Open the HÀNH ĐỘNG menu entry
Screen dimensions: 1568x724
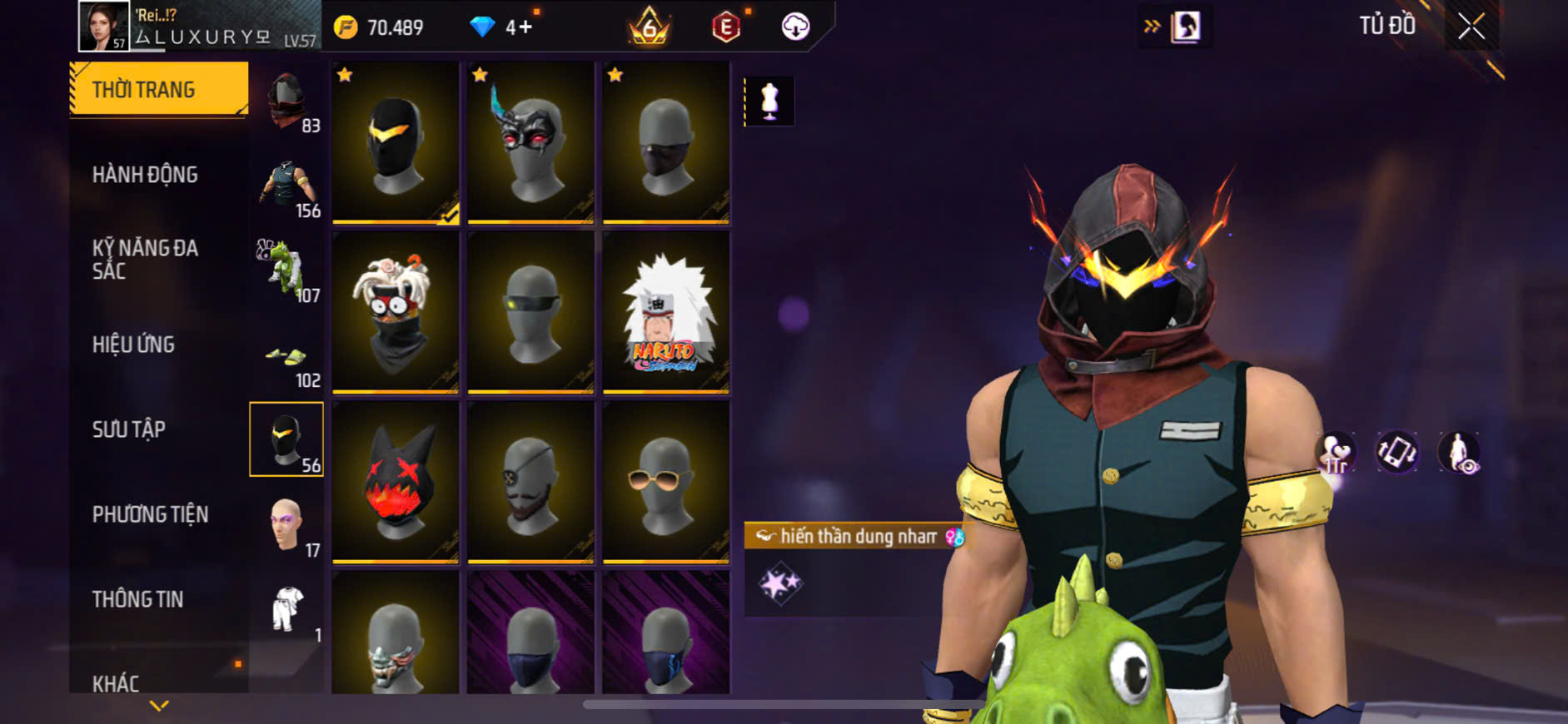(145, 175)
